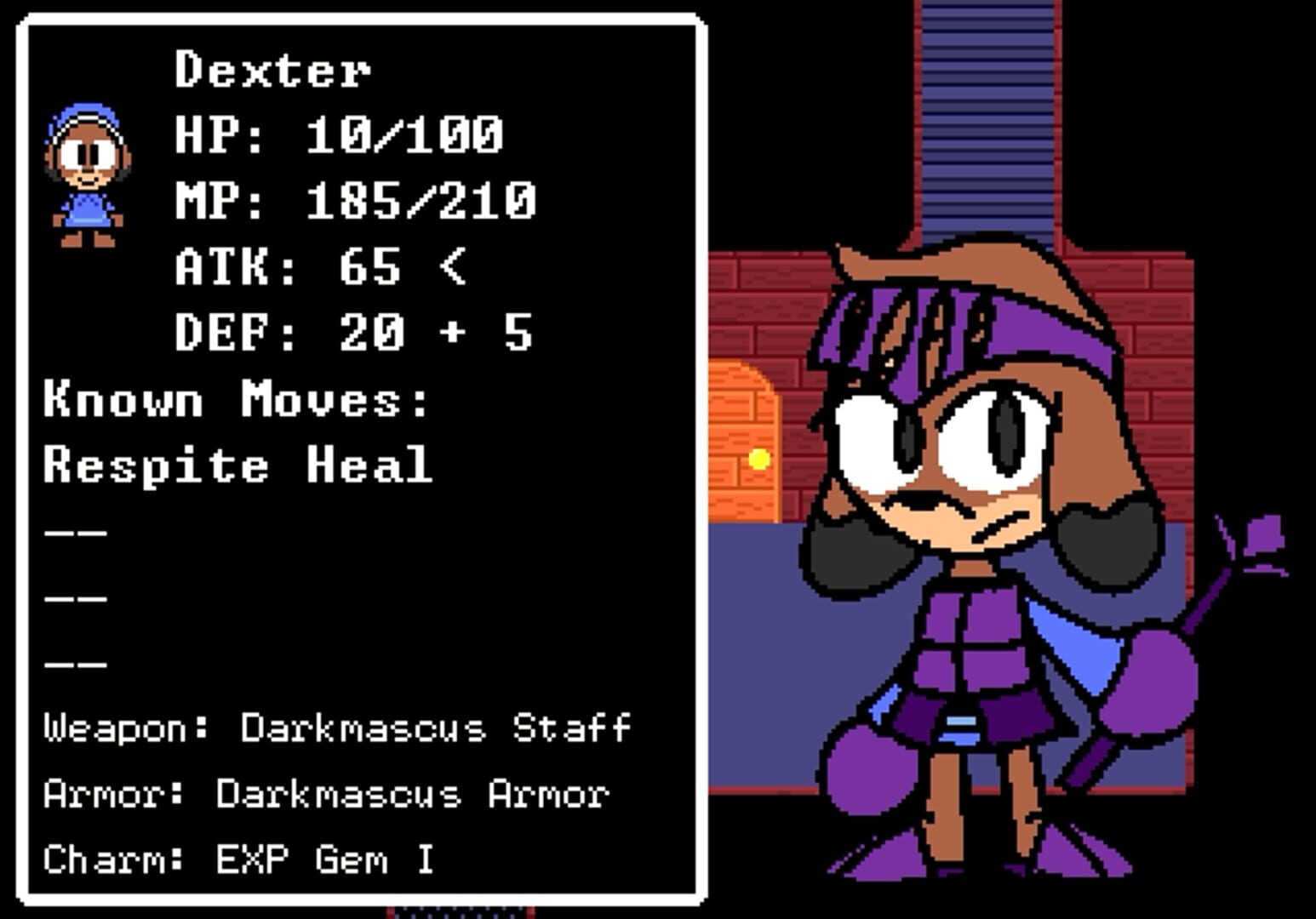Screen dimensions: 1316x919
Task: Click the yellow doorknob on the orange door
Action: (757, 459)
